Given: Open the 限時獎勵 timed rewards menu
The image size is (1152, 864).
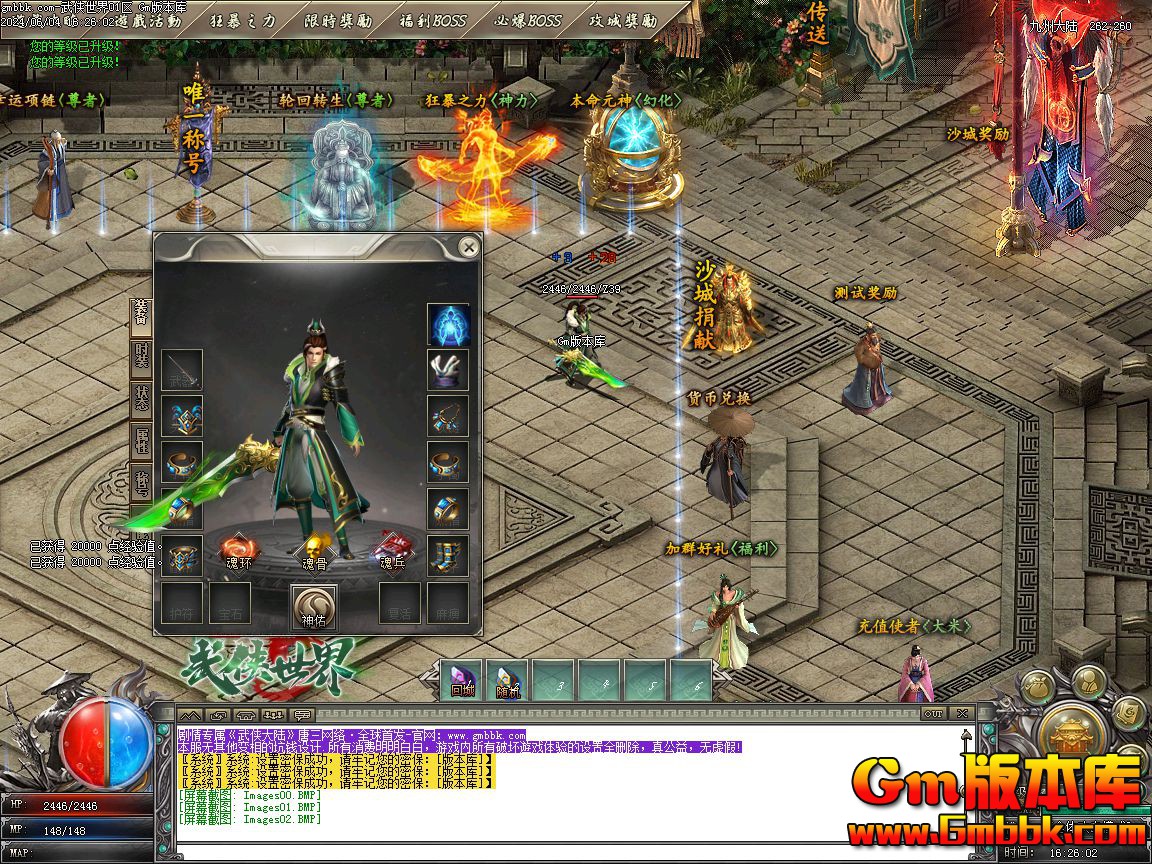Looking at the screenshot, I should [337, 20].
